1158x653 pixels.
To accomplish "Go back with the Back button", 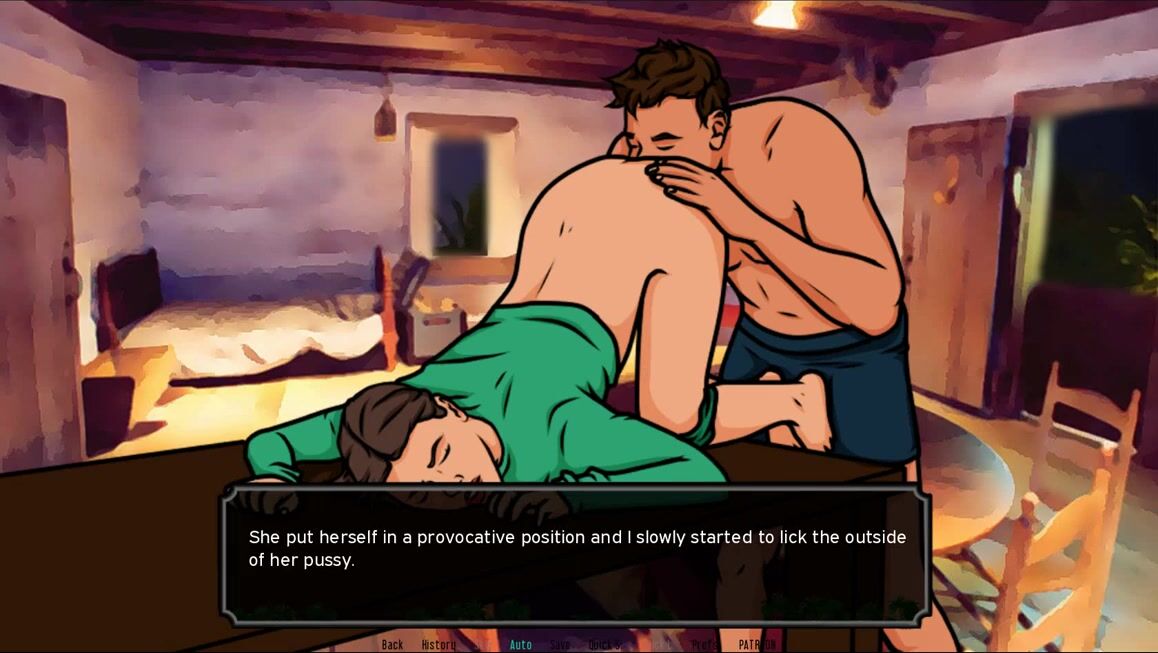I will click(392, 645).
